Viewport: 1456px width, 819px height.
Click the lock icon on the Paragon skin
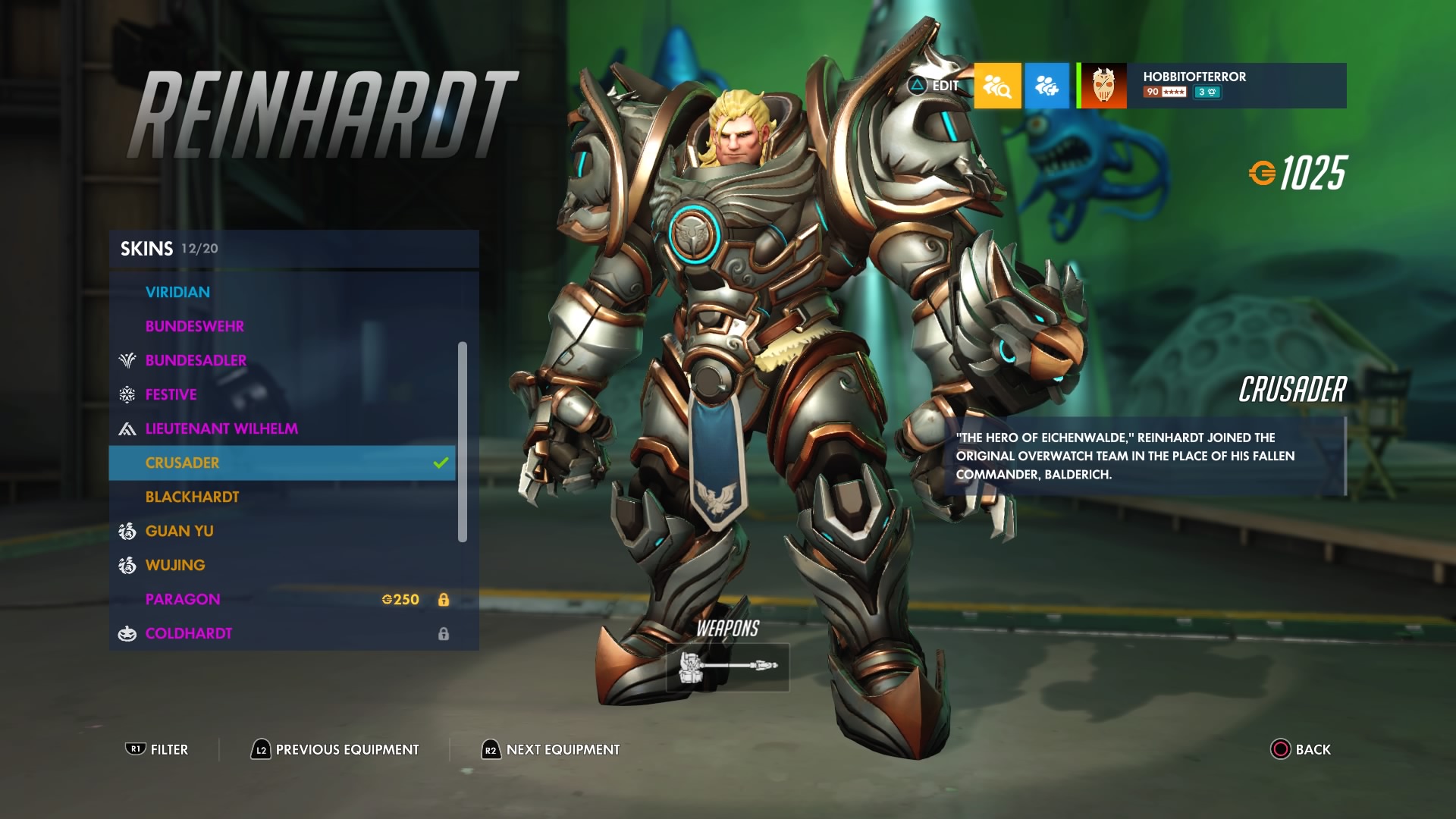445,599
